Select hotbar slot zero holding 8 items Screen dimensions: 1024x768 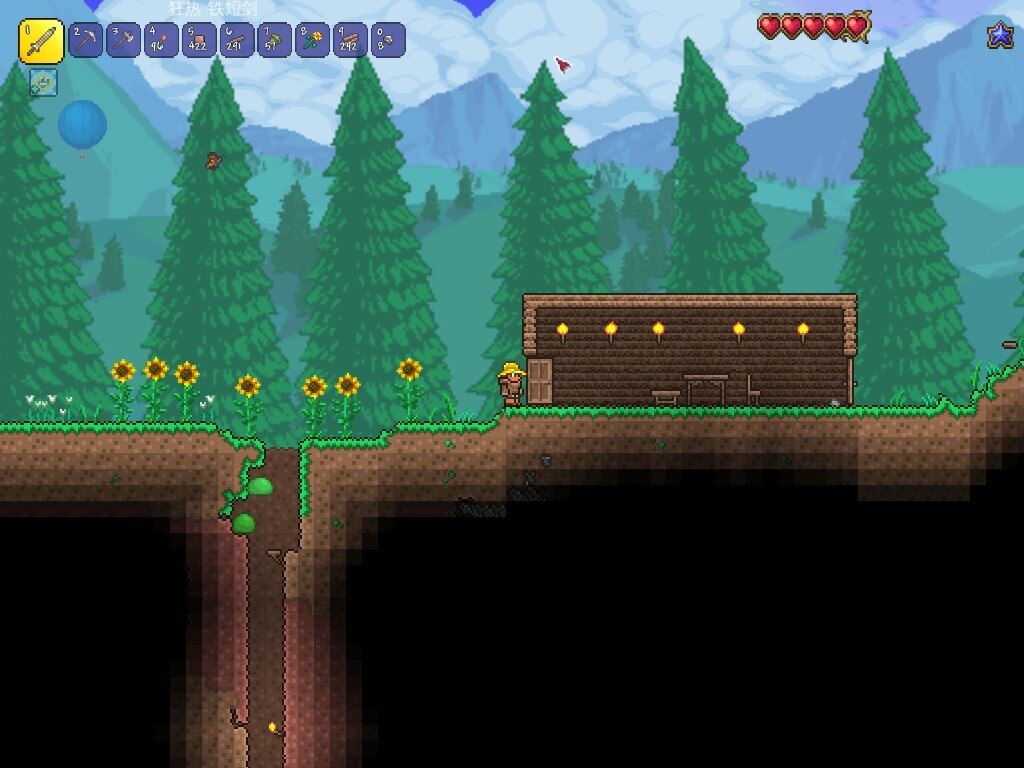pos(388,40)
